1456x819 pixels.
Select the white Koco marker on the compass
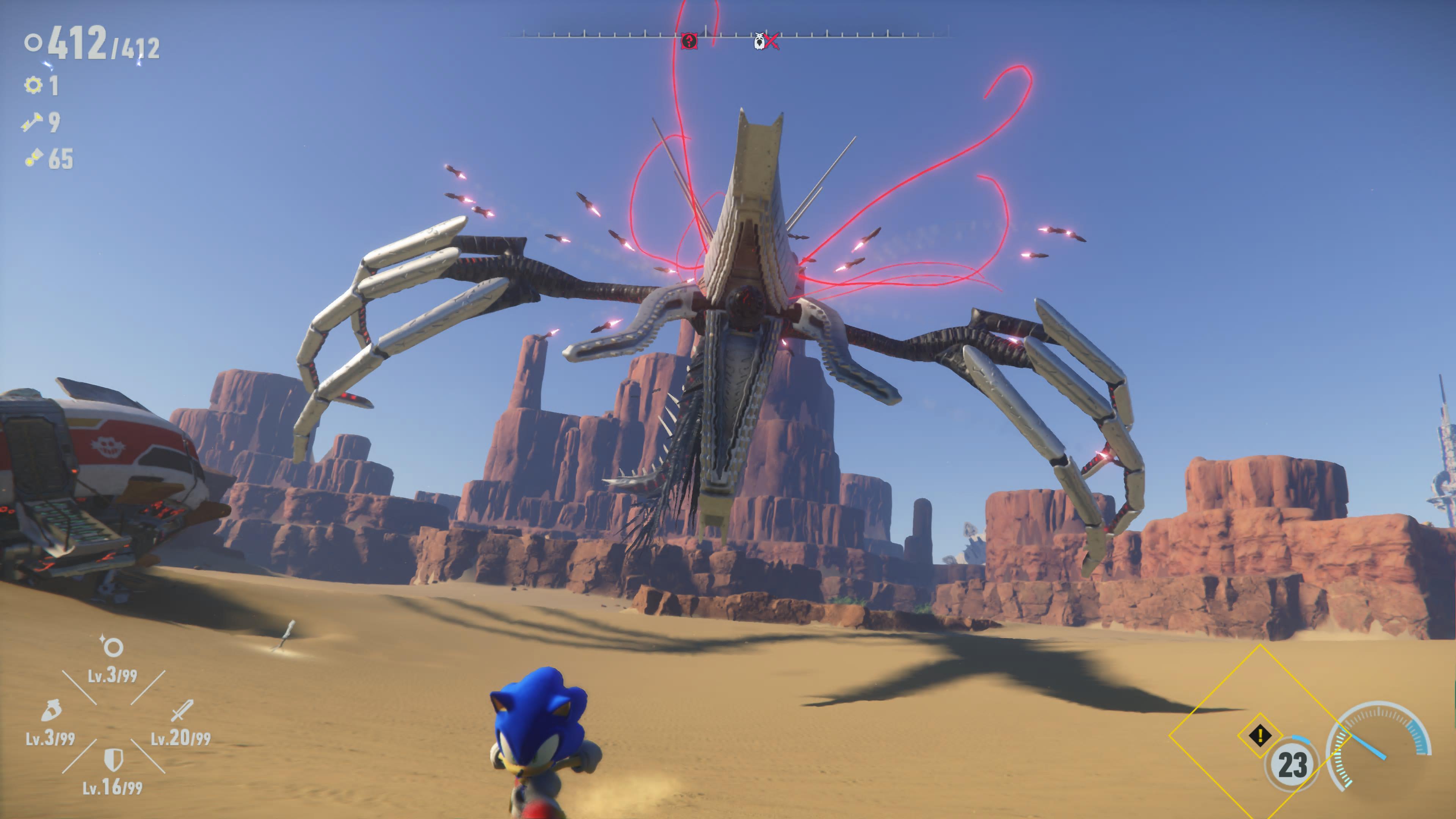click(759, 41)
